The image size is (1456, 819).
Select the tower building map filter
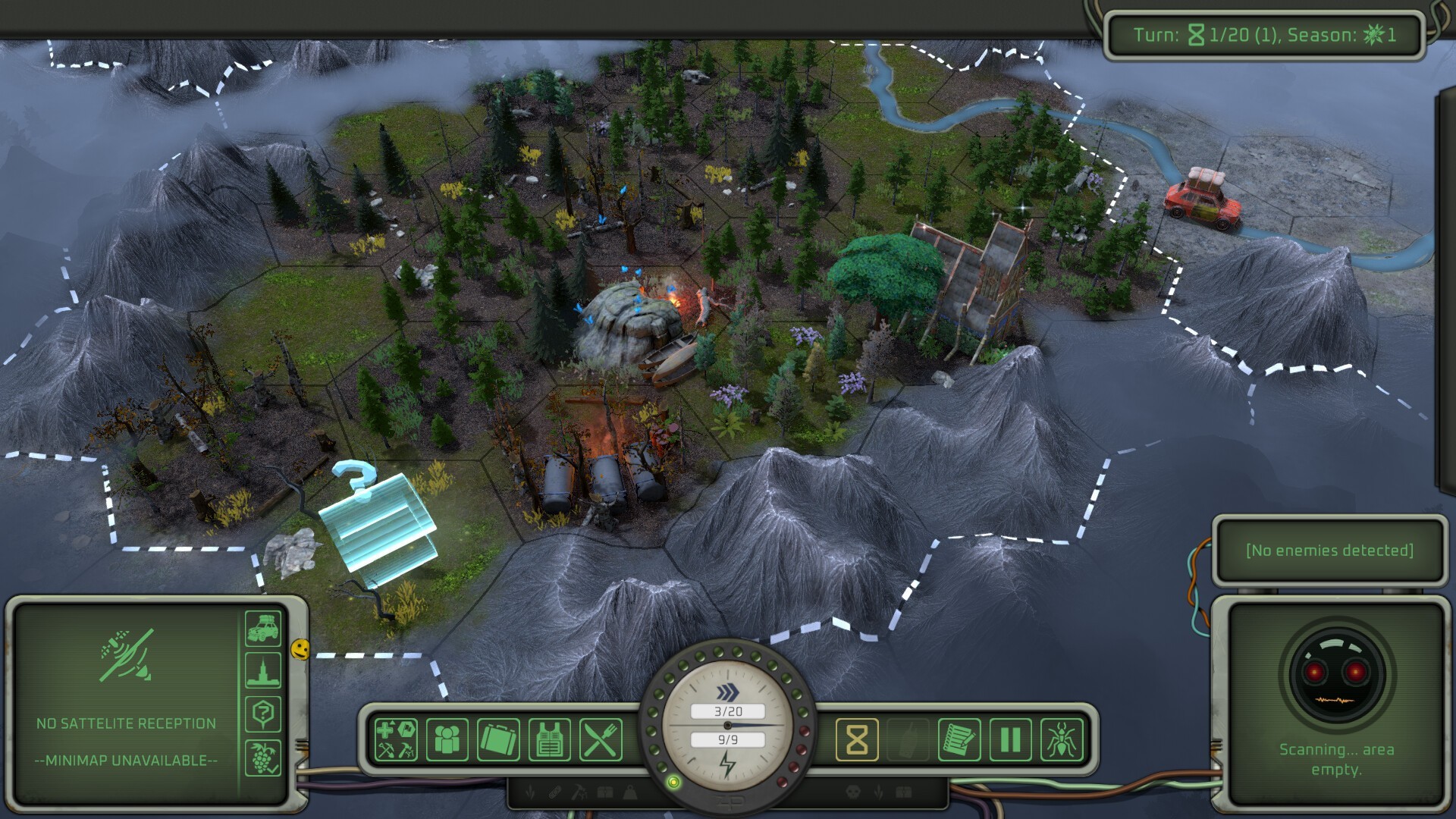pos(263,671)
